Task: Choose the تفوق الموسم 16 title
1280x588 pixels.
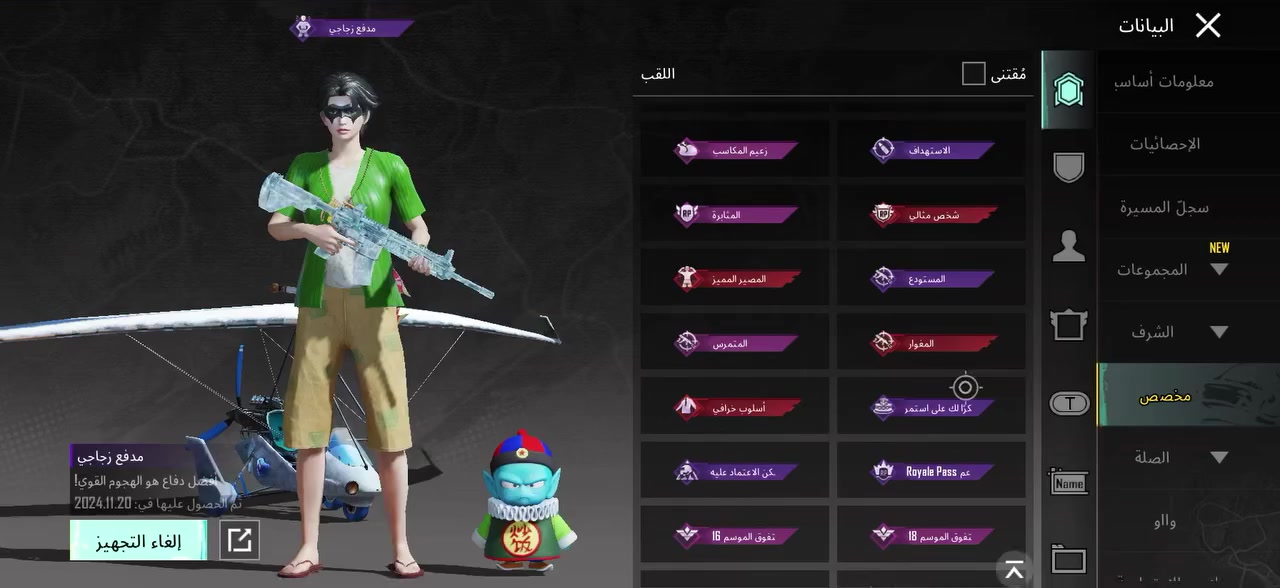Action: click(735, 535)
